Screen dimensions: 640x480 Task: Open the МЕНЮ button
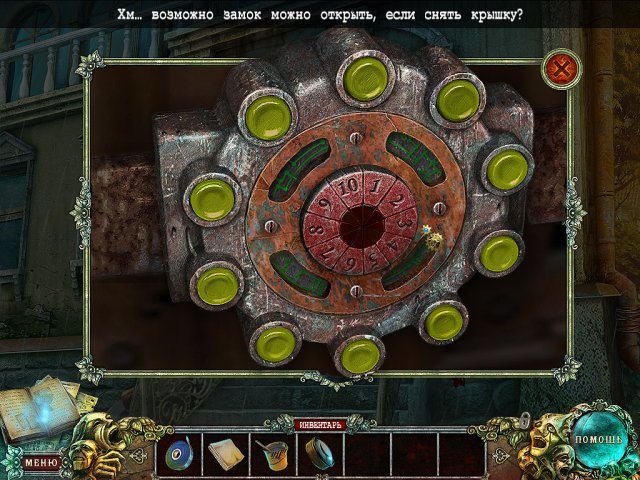41,462
